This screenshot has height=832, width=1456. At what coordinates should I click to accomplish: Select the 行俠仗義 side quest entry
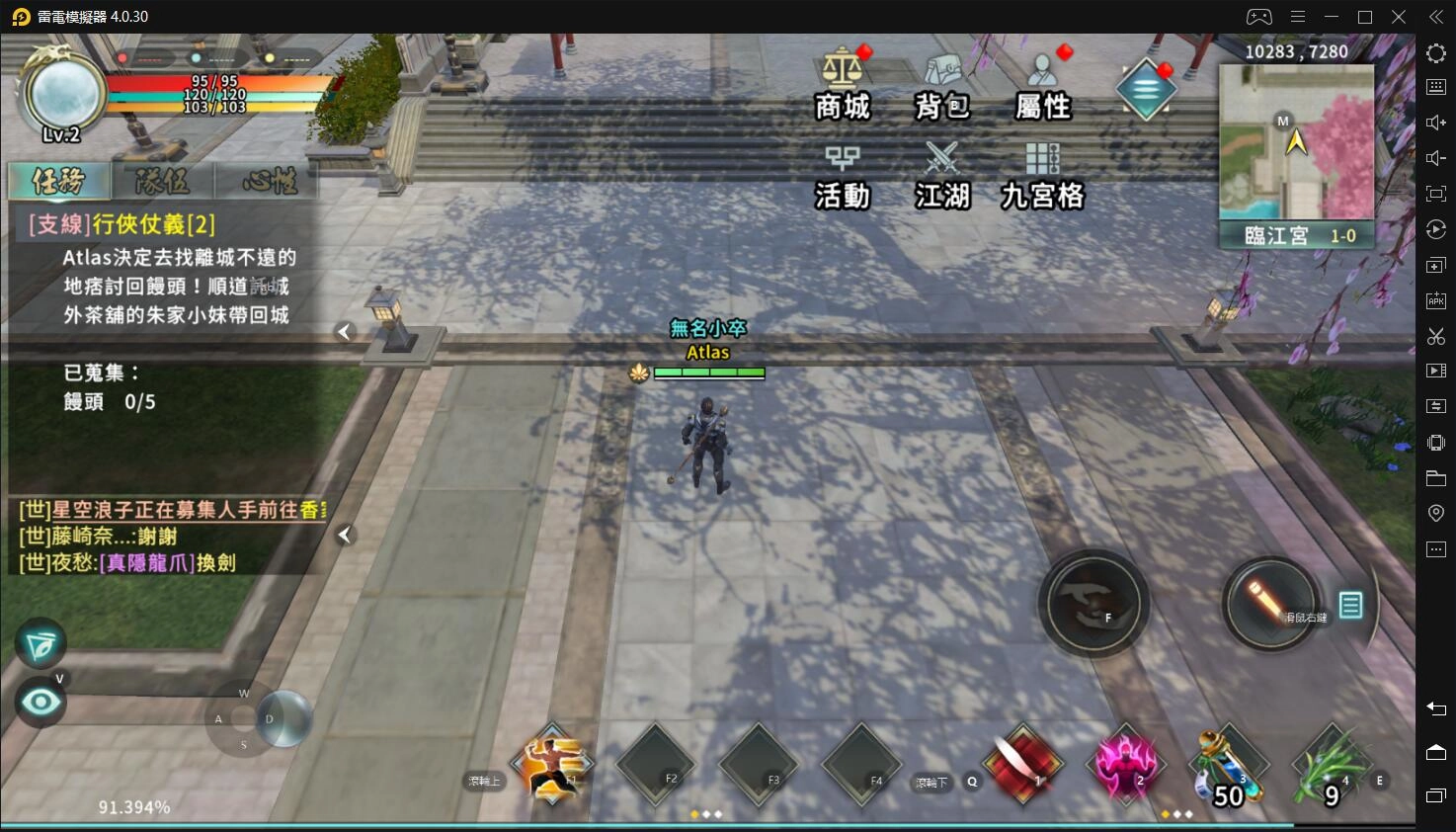tap(122, 224)
